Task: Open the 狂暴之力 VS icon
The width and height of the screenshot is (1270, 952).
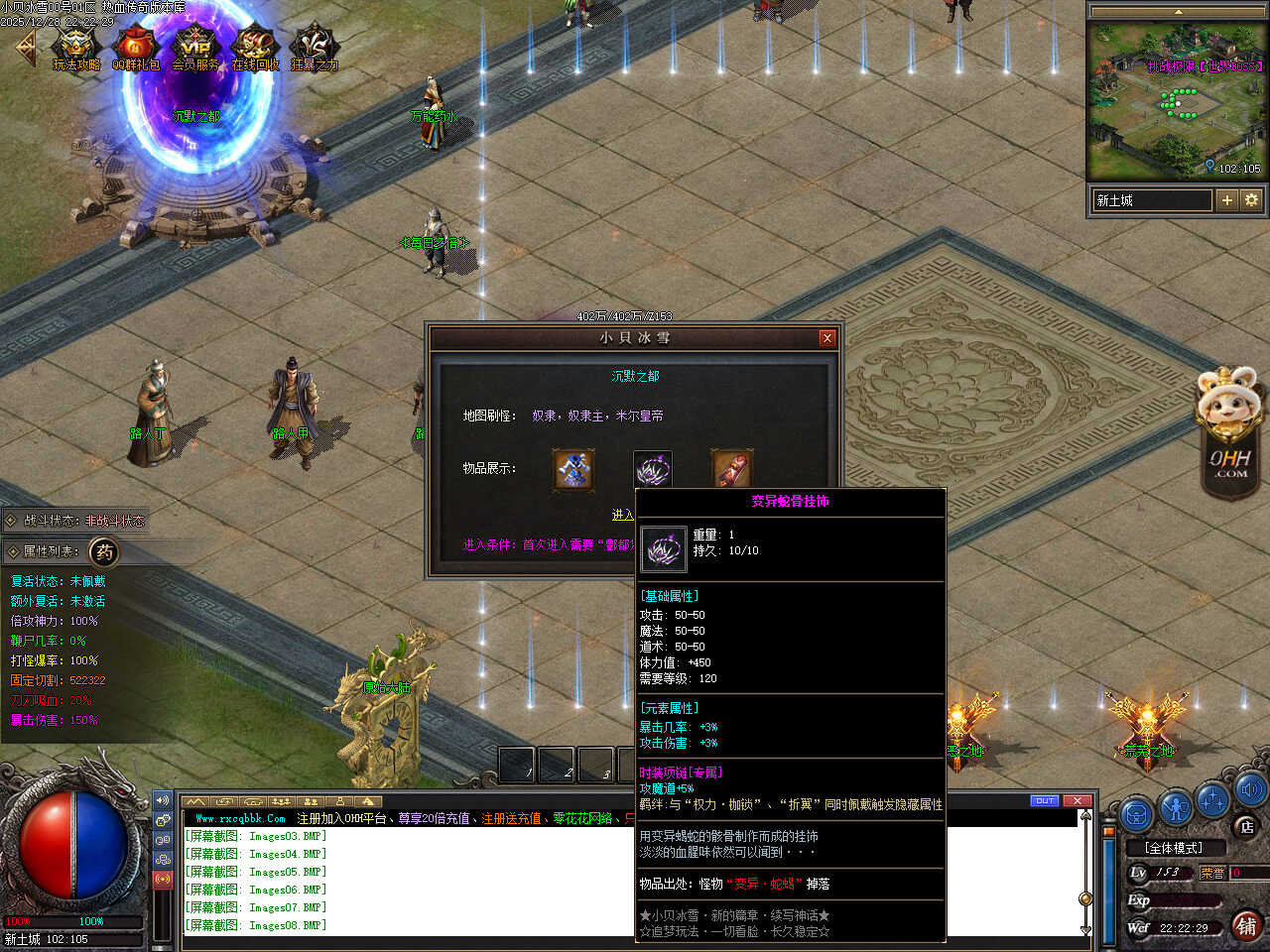Action: point(315,46)
